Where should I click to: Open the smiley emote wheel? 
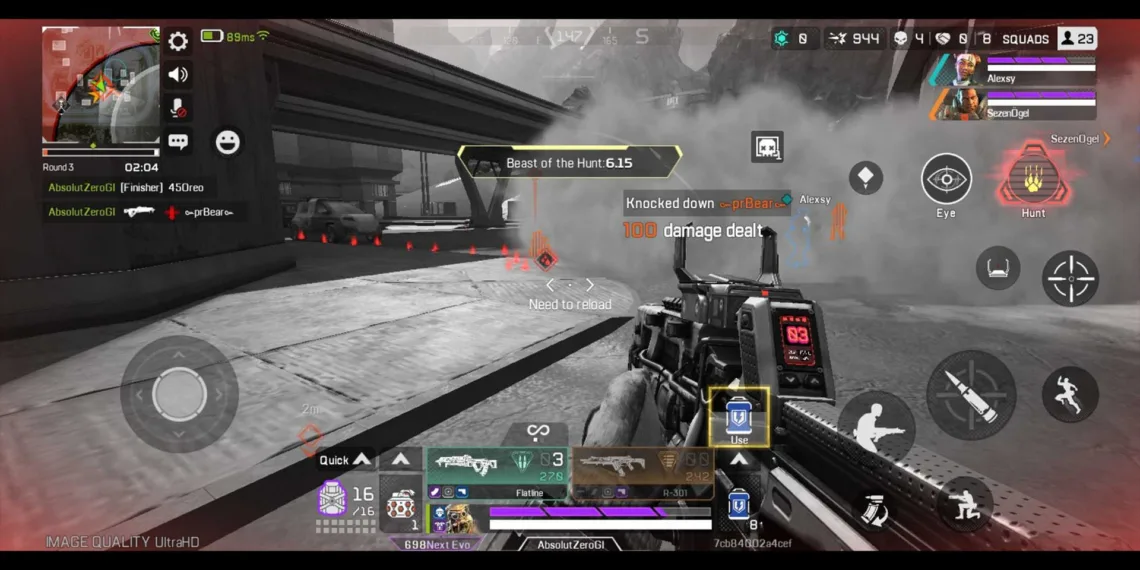point(228,142)
